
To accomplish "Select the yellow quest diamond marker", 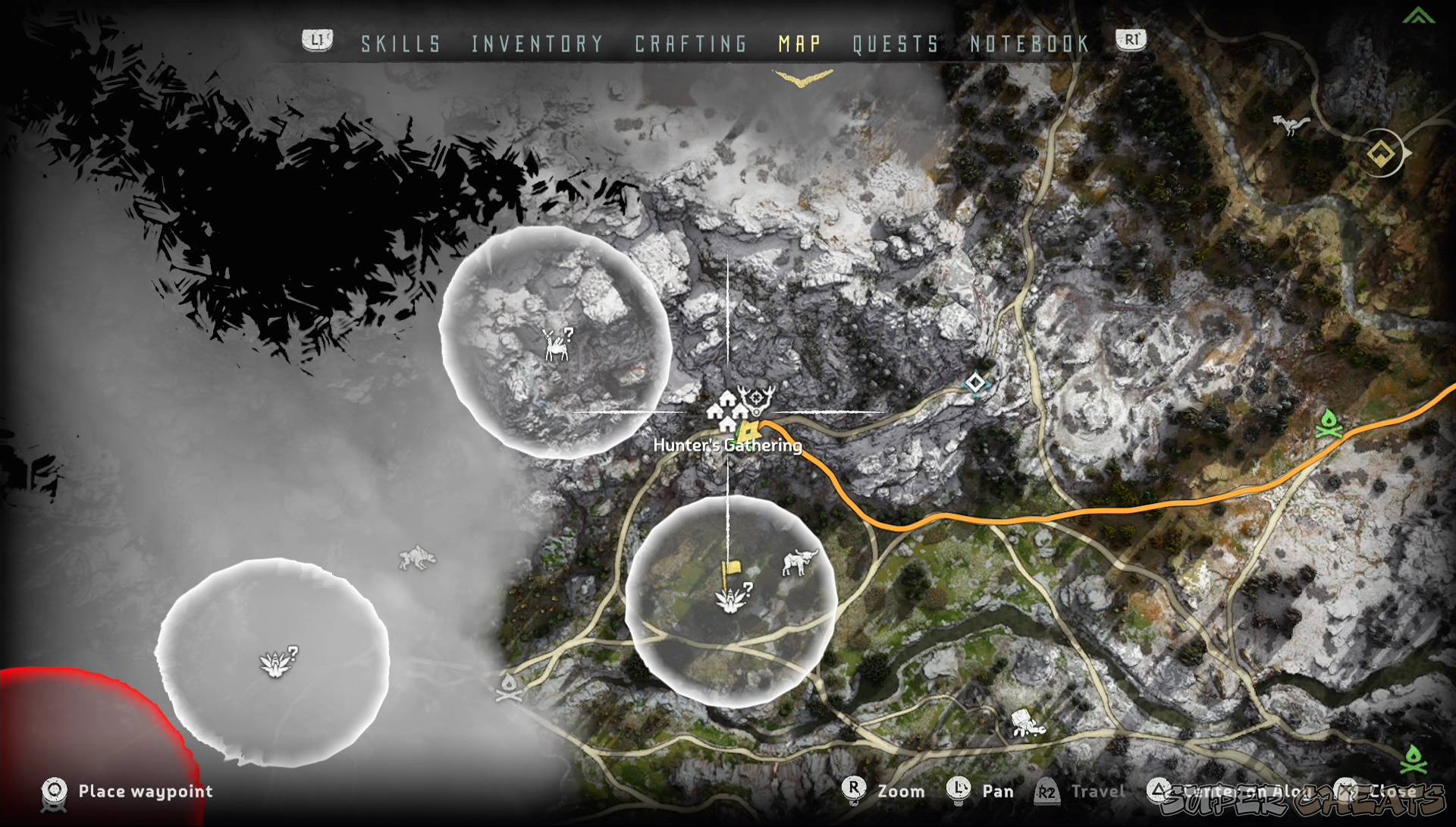I will 1381,154.
